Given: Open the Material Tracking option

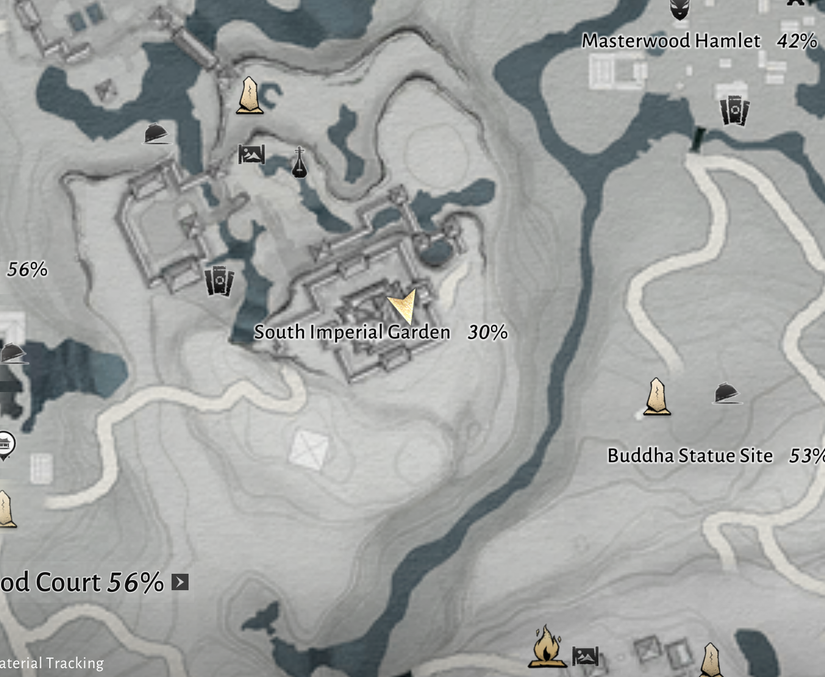Looking at the screenshot, I should pyautogui.click(x=52, y=663).
